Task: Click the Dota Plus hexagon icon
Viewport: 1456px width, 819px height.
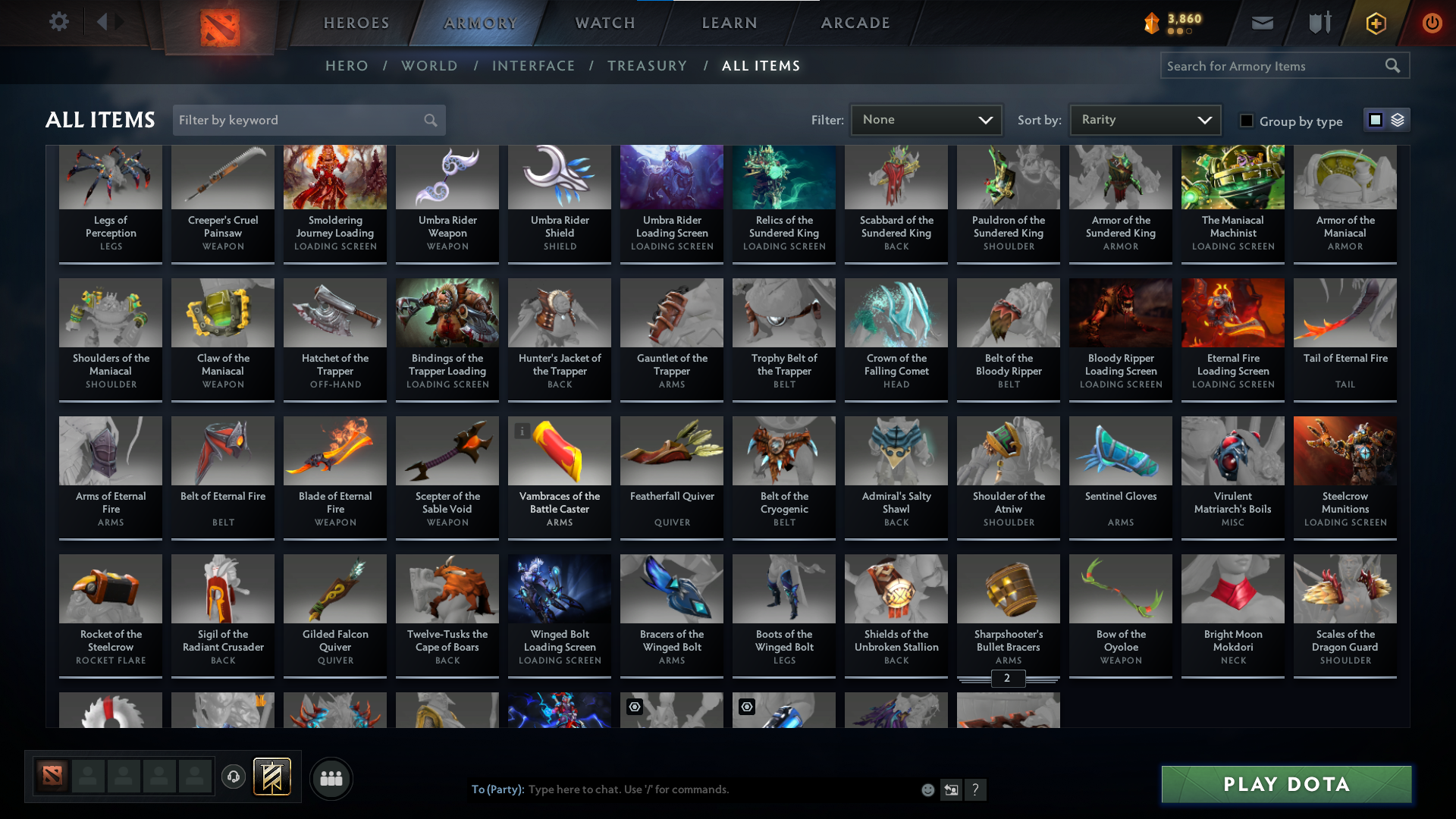Action: pos(1375,24)
